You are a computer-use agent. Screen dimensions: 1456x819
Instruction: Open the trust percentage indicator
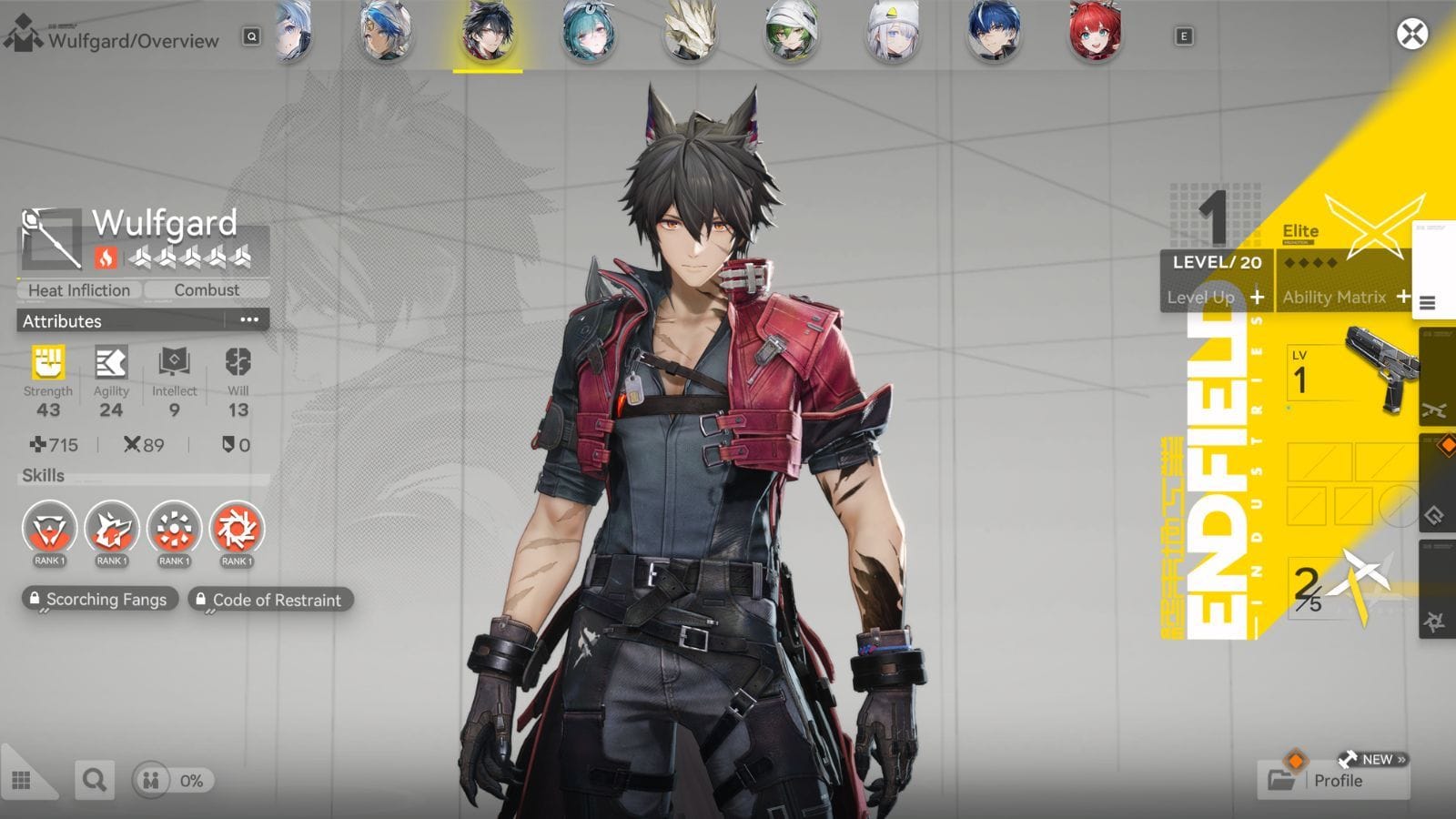tap(174, 780)
